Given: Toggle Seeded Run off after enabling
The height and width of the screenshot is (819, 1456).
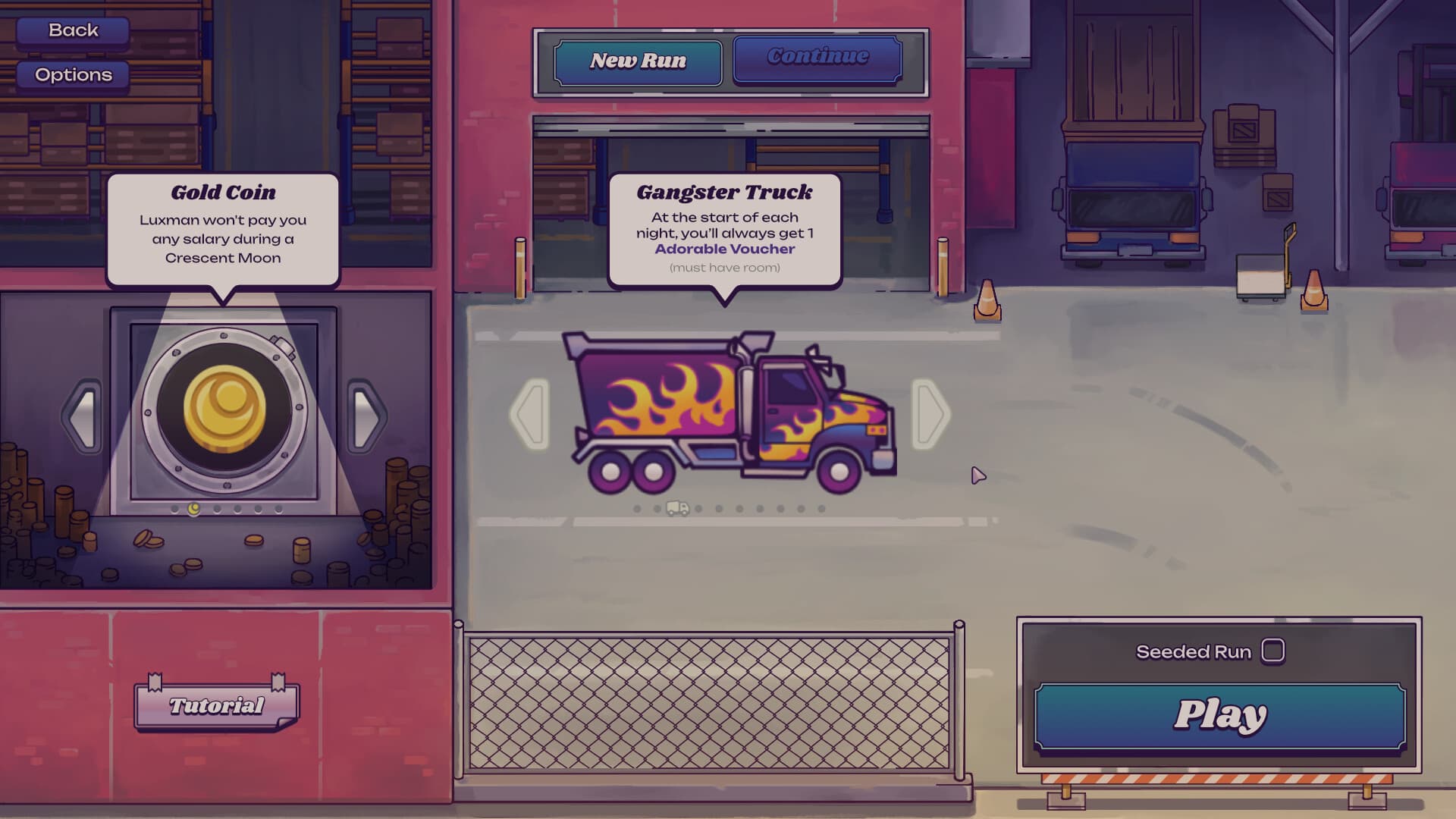Looking at the screenshot, I should pyautogui.click(x=1272, y=651).
